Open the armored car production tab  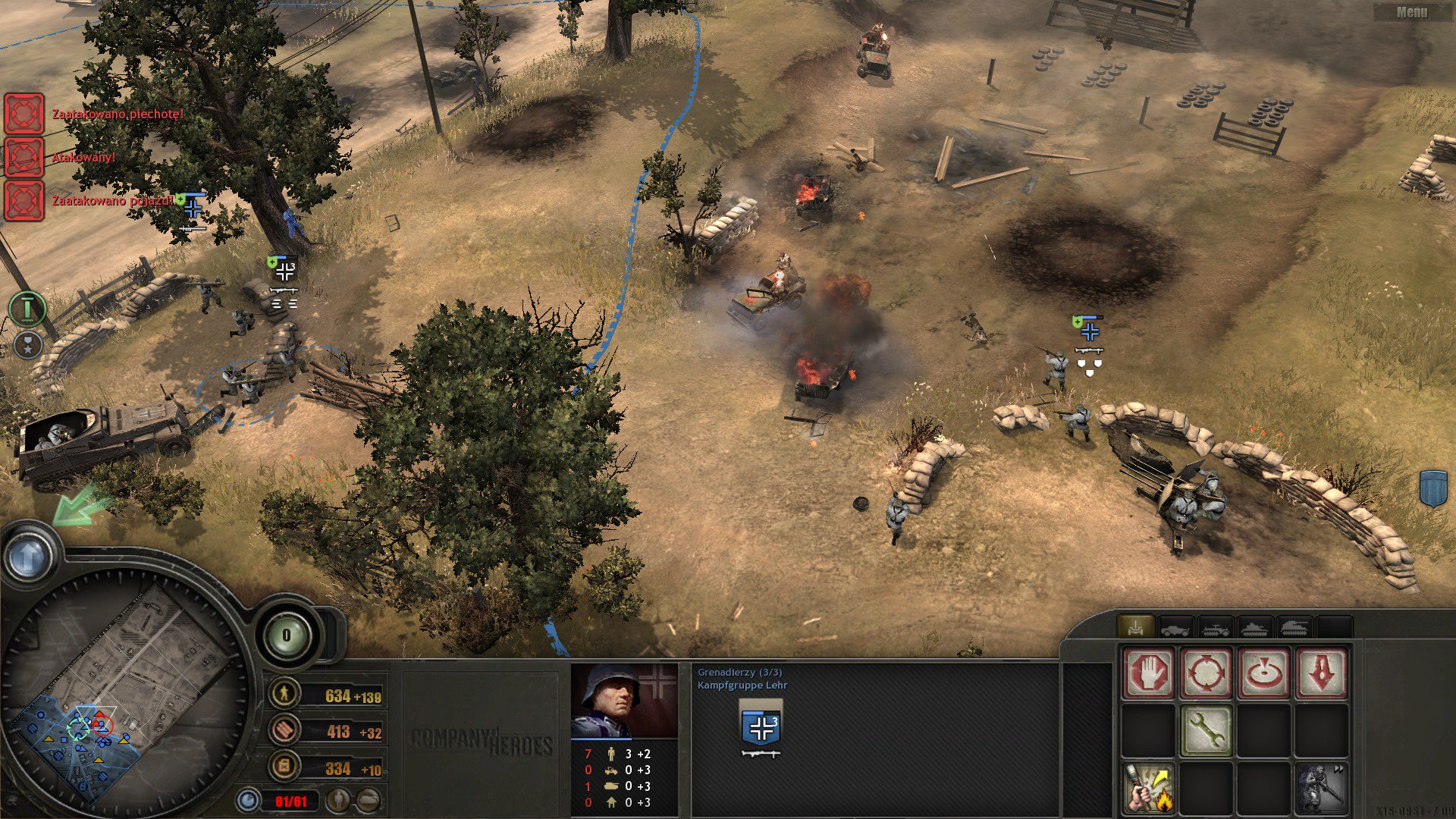click(x=1175, y=627)
